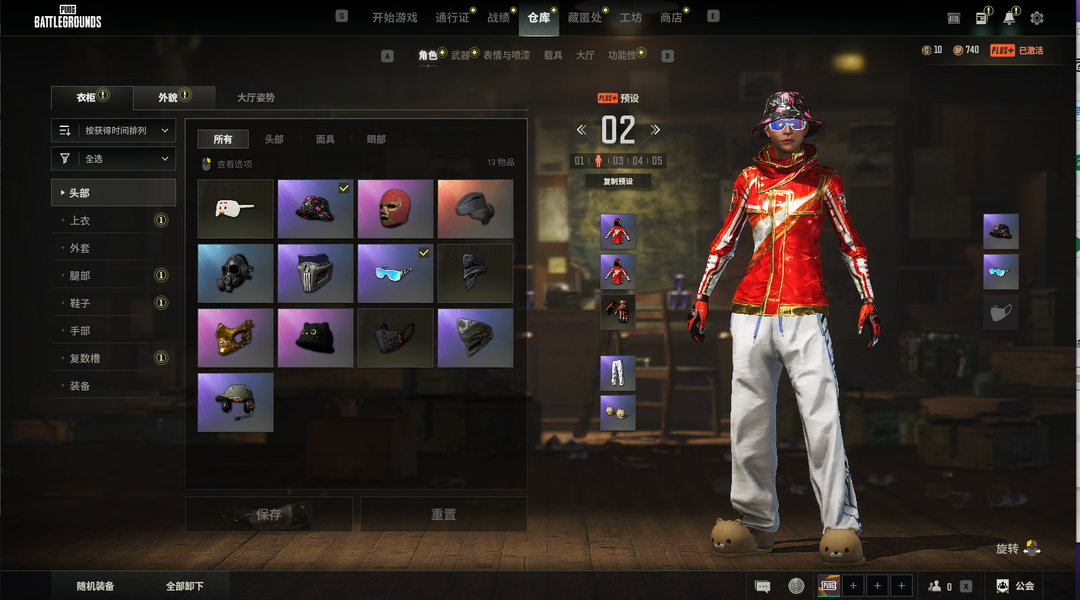The width and height of the screenshot is (1080, 600).
Task: Select the 外貌 tab
Action: coord(168,98)
